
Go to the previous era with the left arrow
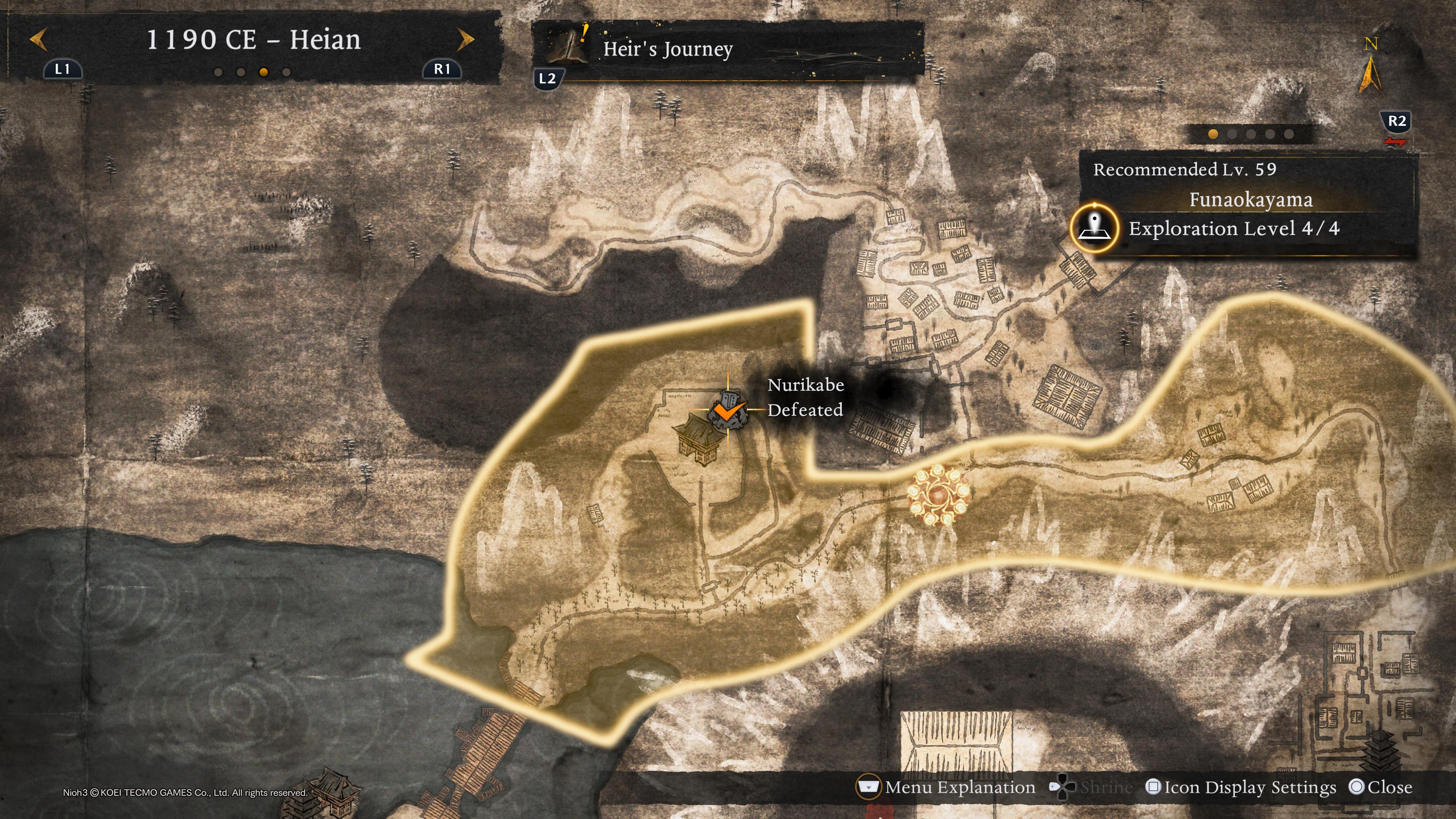(x=38, y=39)
